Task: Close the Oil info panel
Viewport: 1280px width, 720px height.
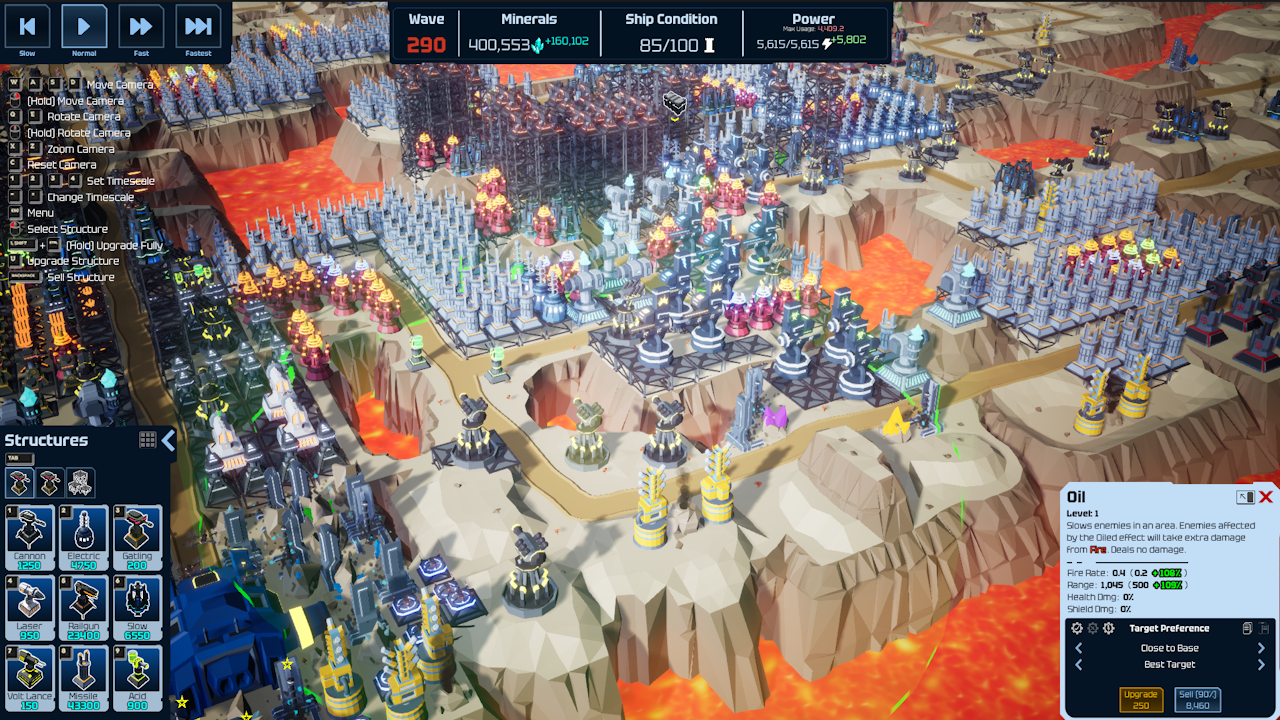Action: (x=1266, y=497)
